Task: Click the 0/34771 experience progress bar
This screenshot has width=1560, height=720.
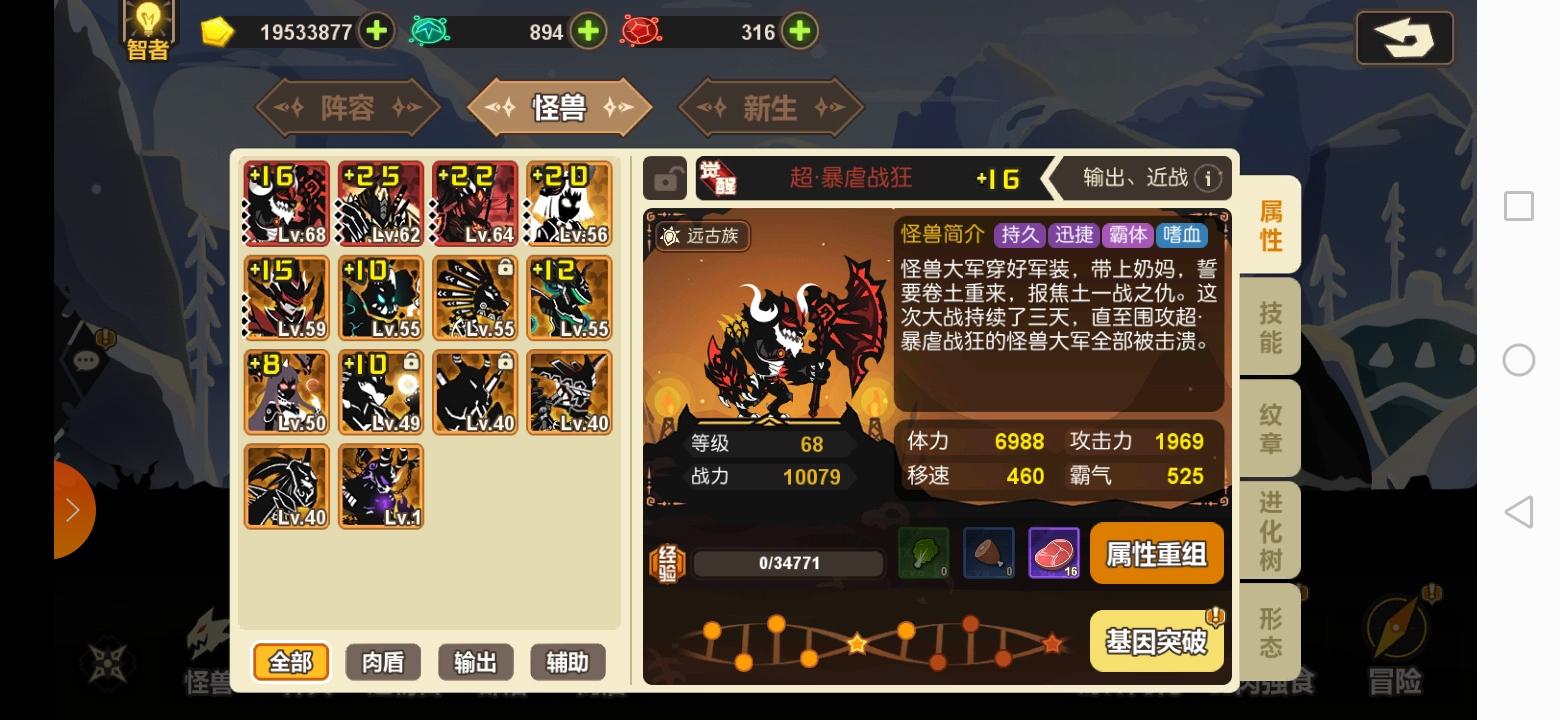Action: (790, 562)
